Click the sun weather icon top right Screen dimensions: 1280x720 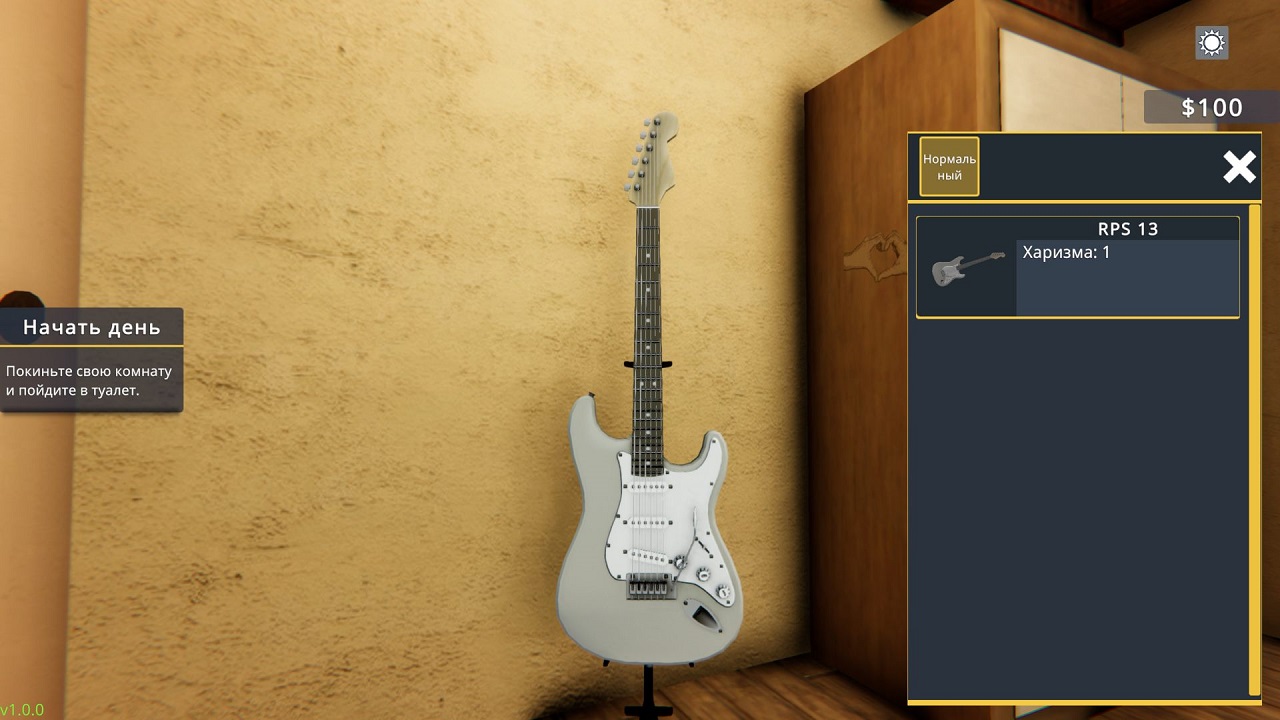(1210, 43)
